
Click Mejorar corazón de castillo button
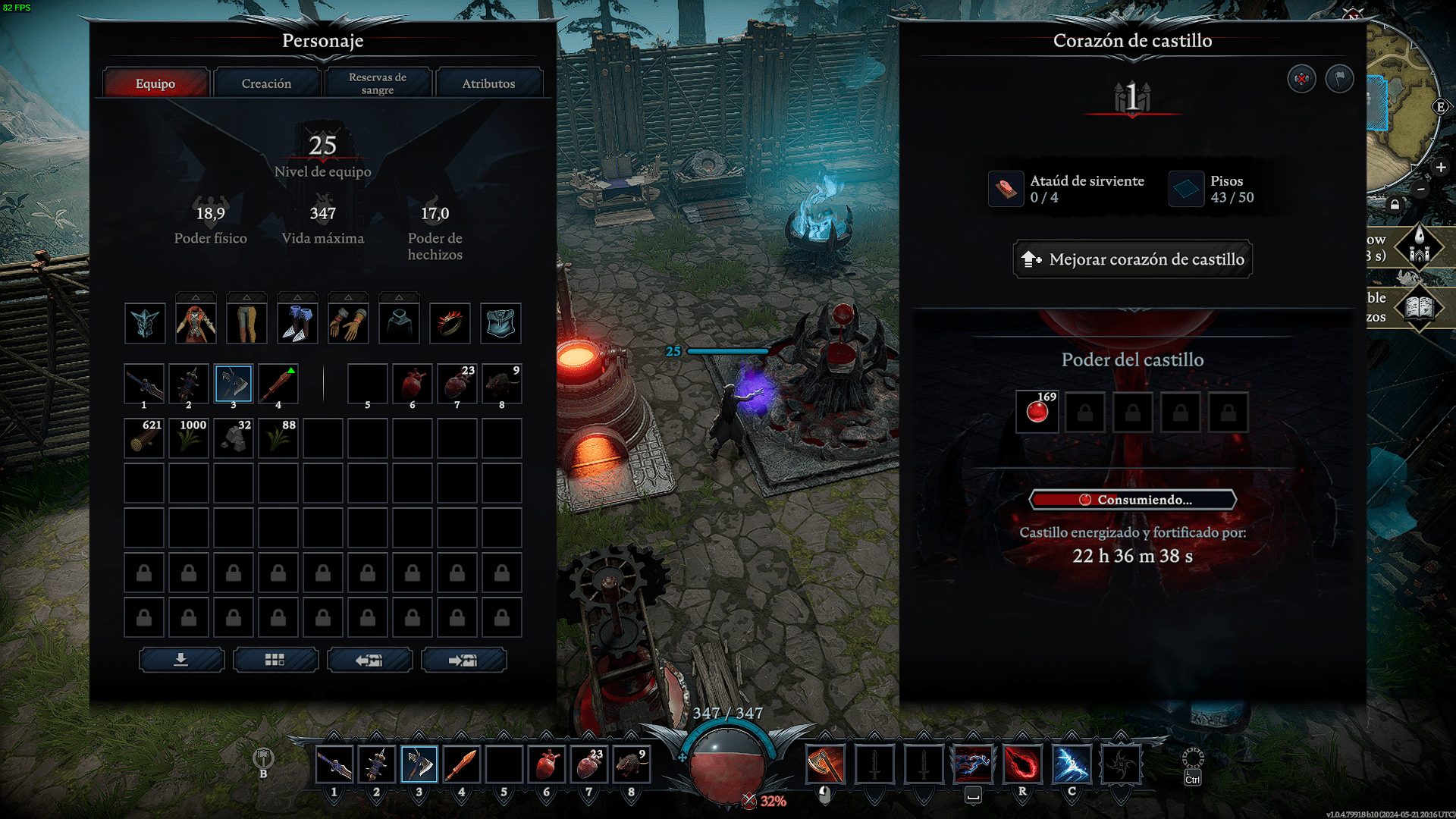coord(1132,259)
